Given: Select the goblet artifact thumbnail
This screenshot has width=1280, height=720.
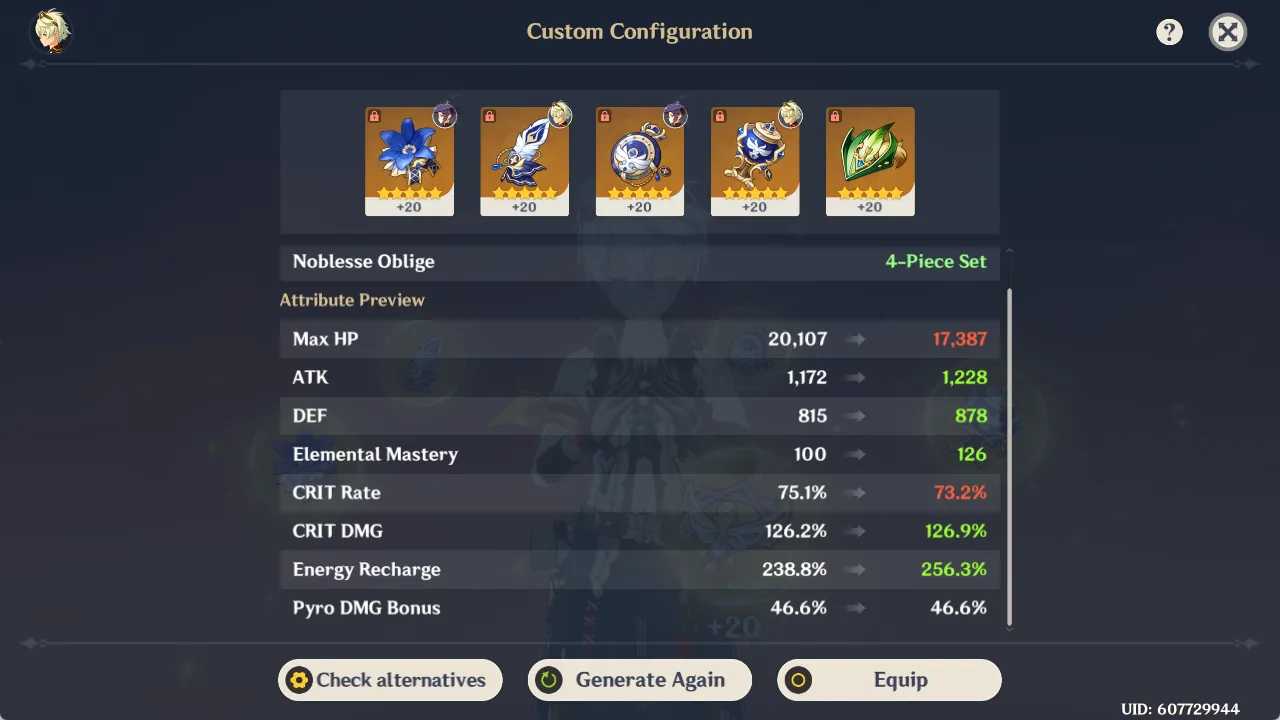Looking at the screenshot, I should coord(754,160).
